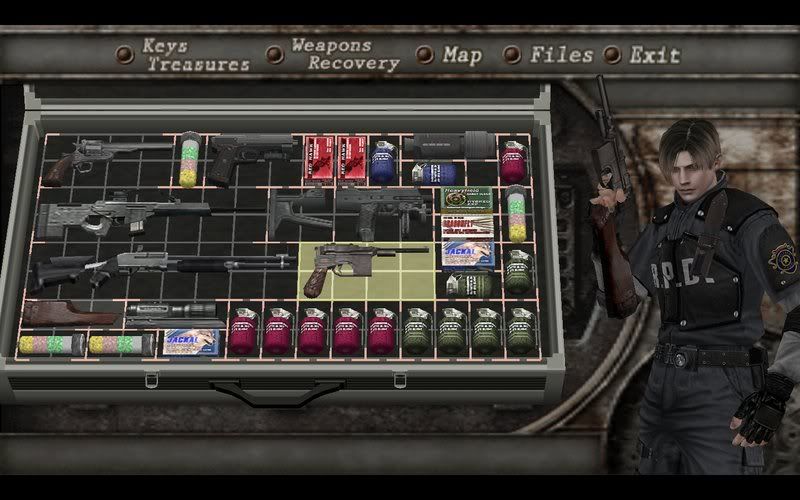The width and height of the screenshot is (800, 500).
Task: Choose the wooden pistol stock
Action: (x=70, y=313)
